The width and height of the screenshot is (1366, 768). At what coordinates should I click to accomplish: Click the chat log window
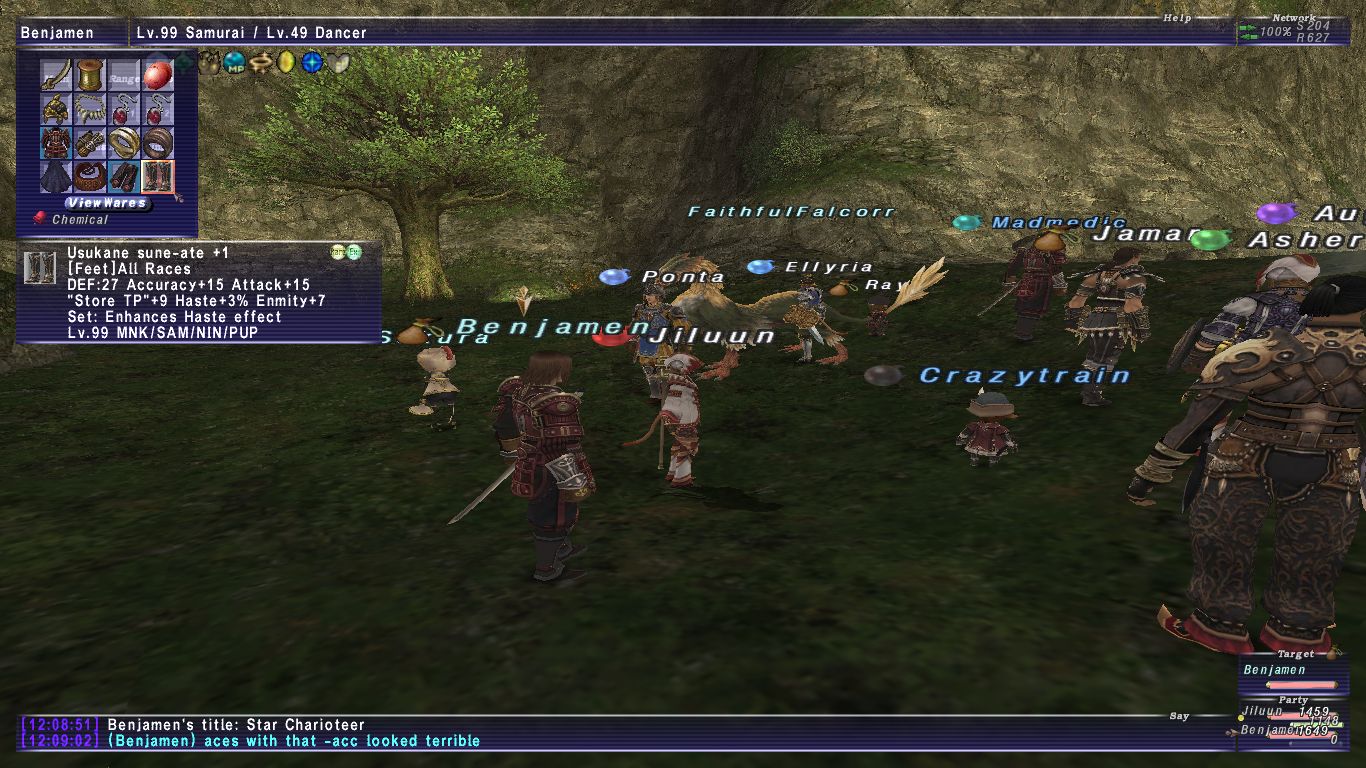(600, 733)
